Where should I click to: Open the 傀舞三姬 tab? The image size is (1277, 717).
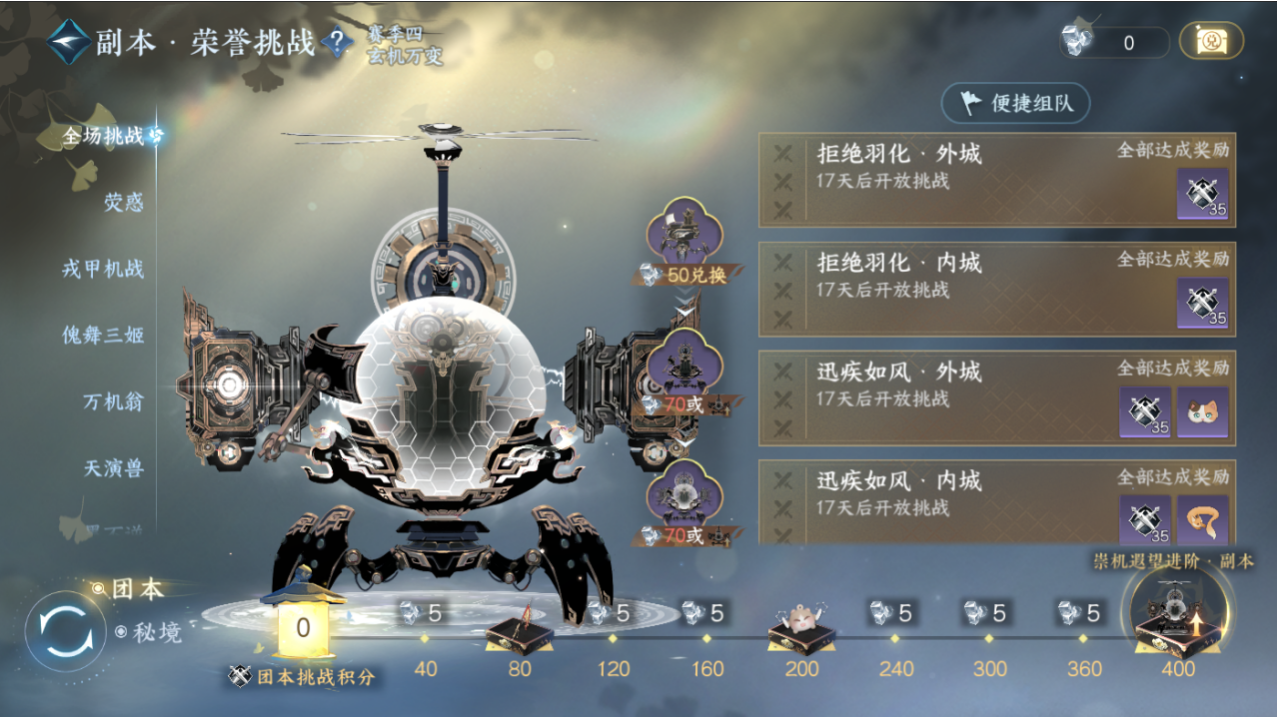pyautogui.click(x=103, y=335)
